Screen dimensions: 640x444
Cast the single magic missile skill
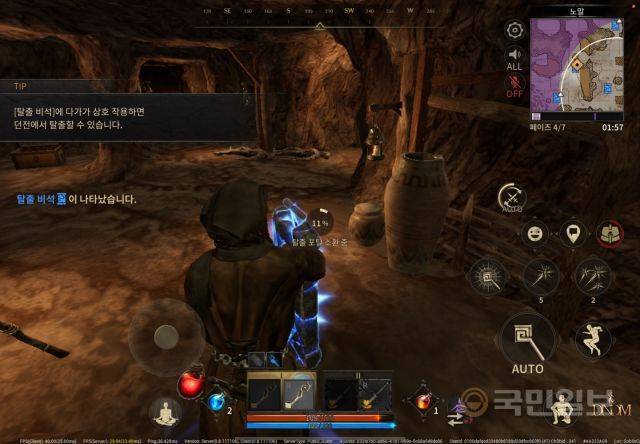(541, 275)
